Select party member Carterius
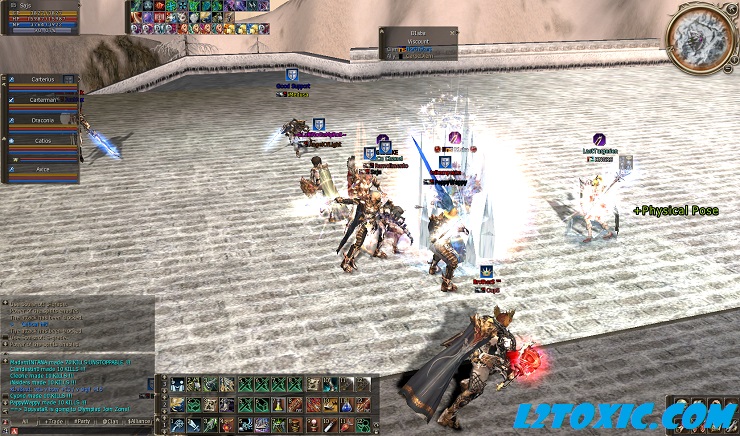Image resolution: width=740 pixels, height=436 pixels. tap(42, 79)
